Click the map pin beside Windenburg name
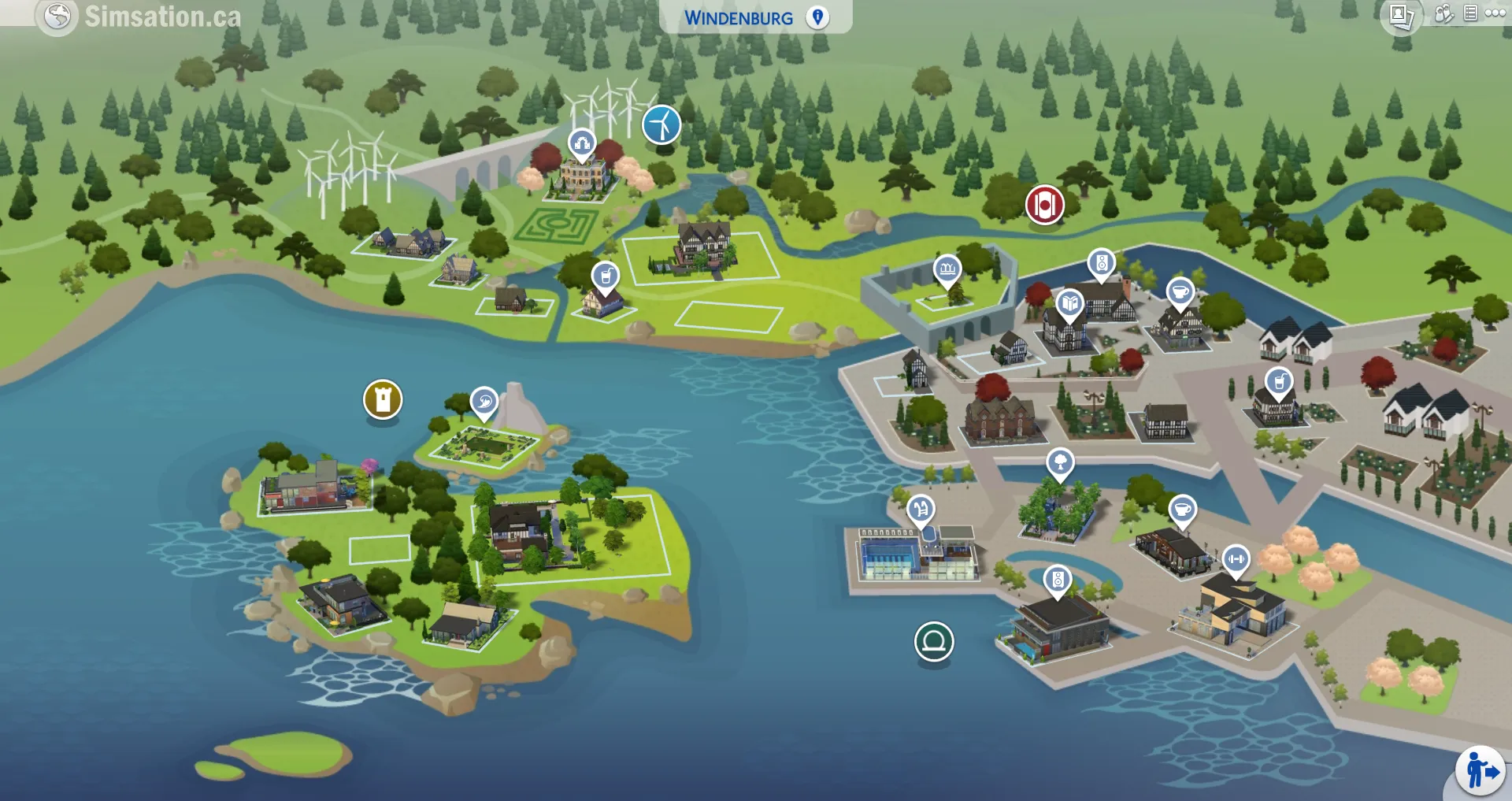 pos(817,16)
